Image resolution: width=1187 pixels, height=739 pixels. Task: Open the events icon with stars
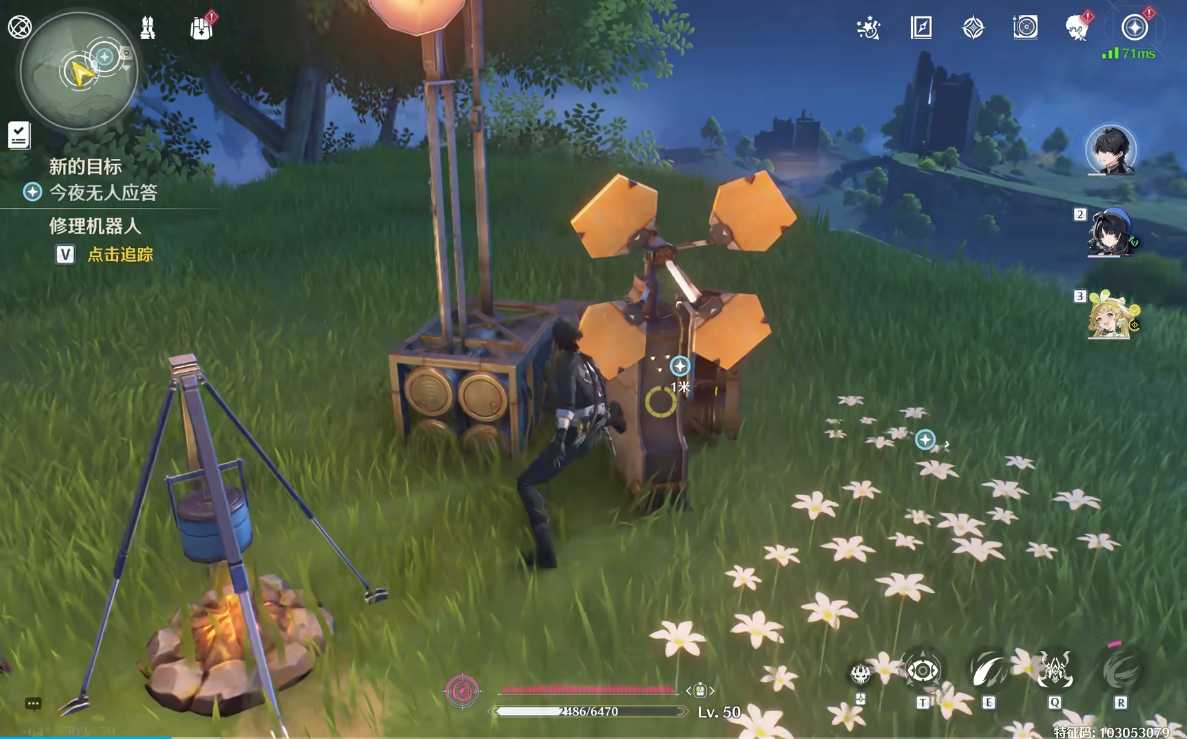point(869,28)
